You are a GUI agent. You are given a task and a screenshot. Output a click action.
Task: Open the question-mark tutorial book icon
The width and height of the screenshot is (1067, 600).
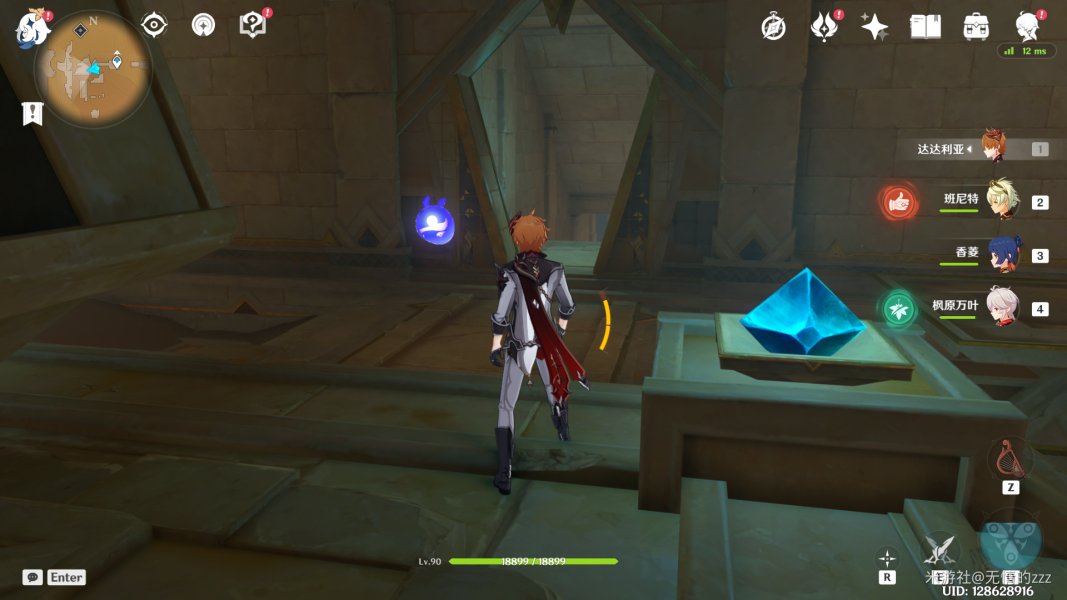click(253, 25)
